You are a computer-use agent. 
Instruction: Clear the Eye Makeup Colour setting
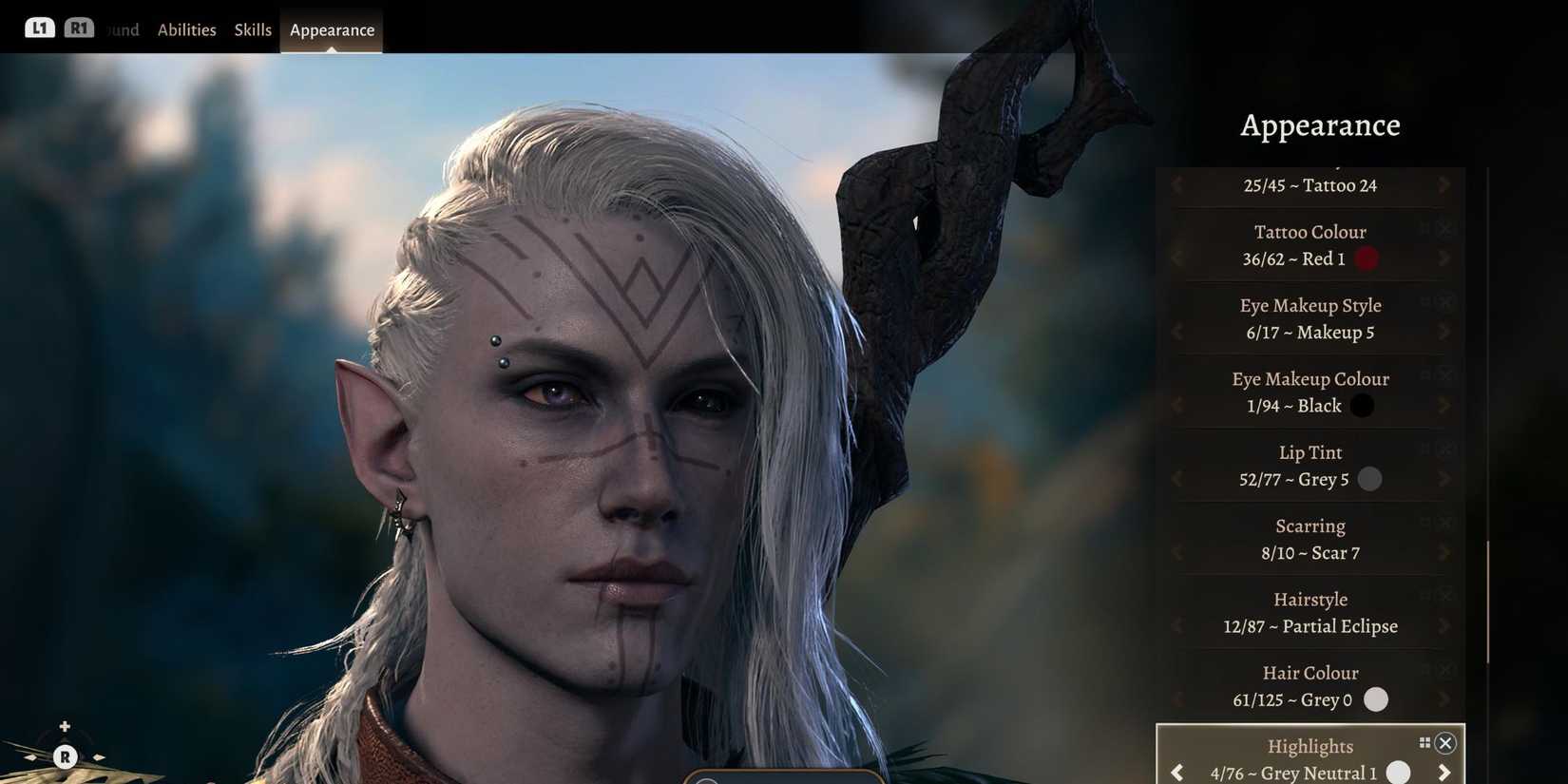coord(1447,374)
